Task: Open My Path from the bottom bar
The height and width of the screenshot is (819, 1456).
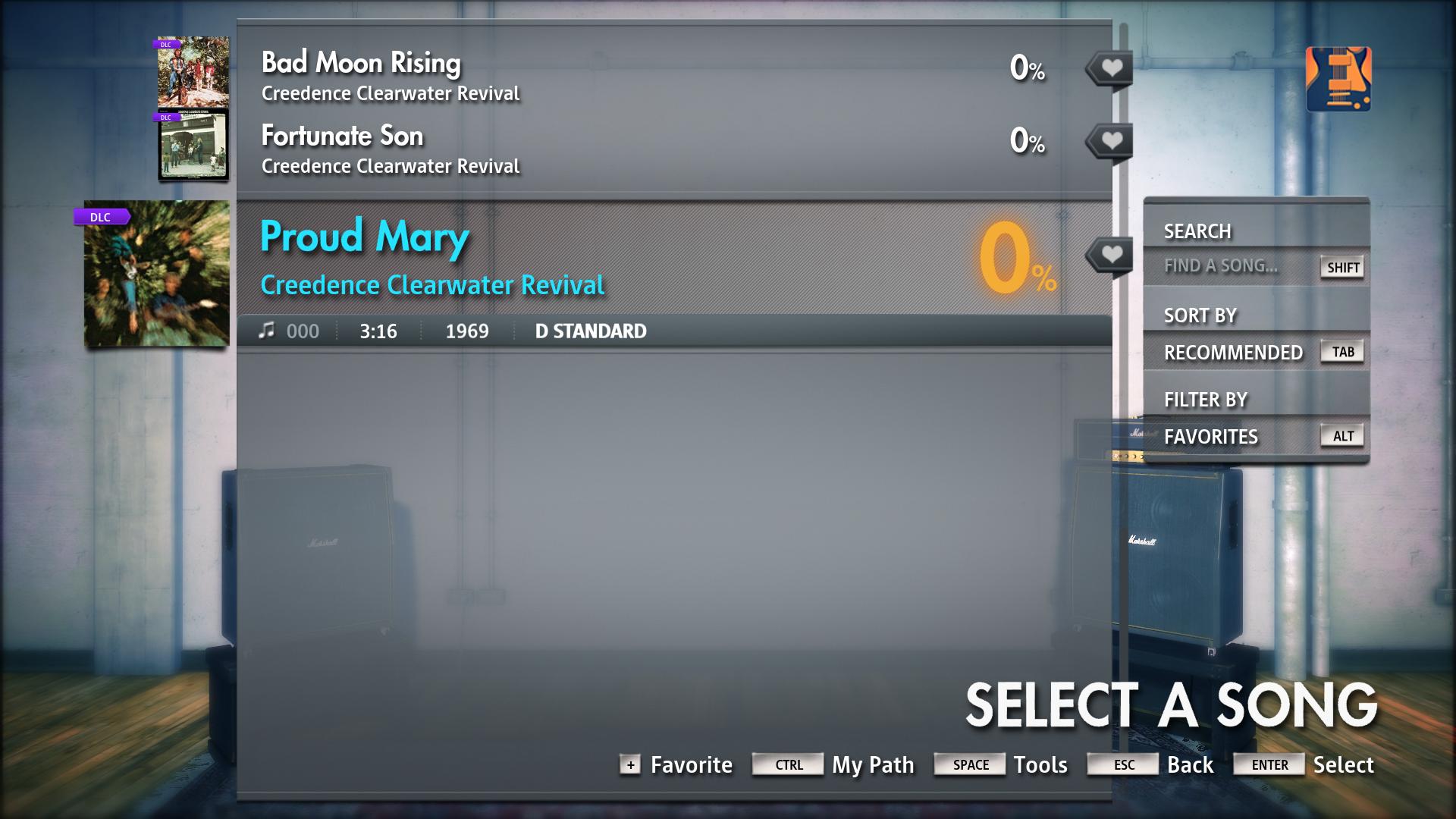Action: [871, 764]
